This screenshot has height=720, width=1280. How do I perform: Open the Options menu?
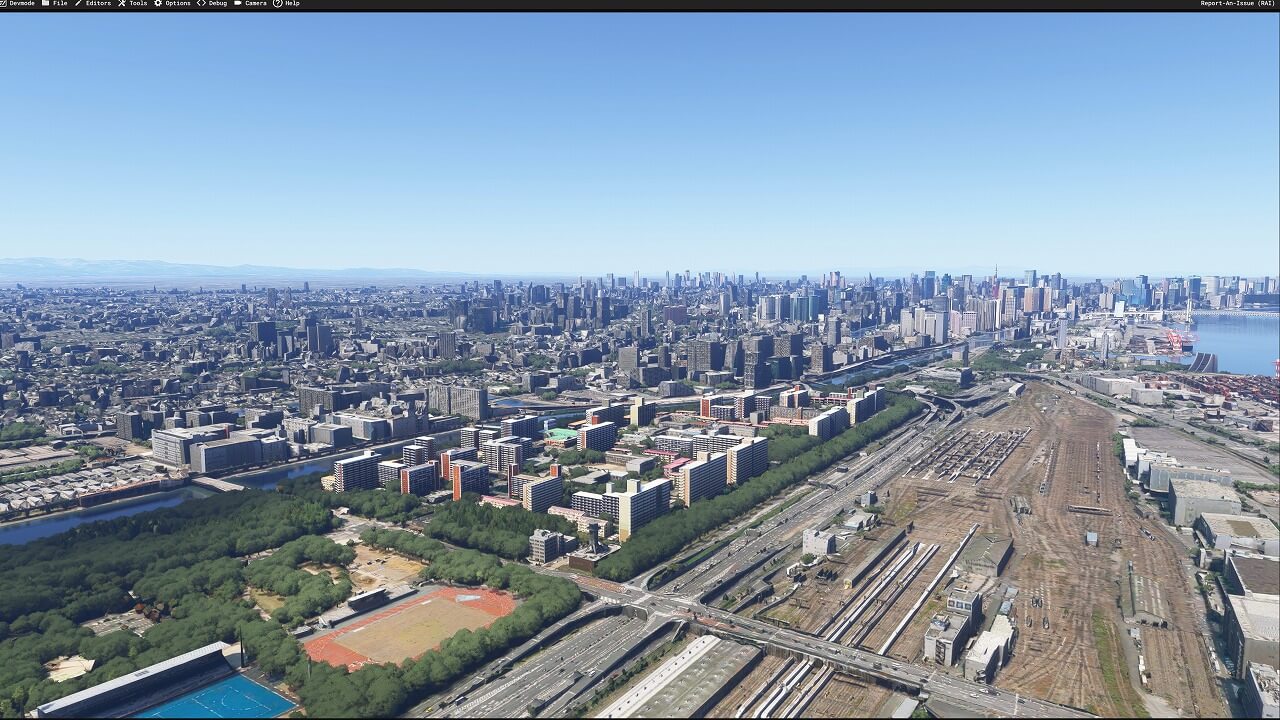pyautogui.click(x=176, y=4)
